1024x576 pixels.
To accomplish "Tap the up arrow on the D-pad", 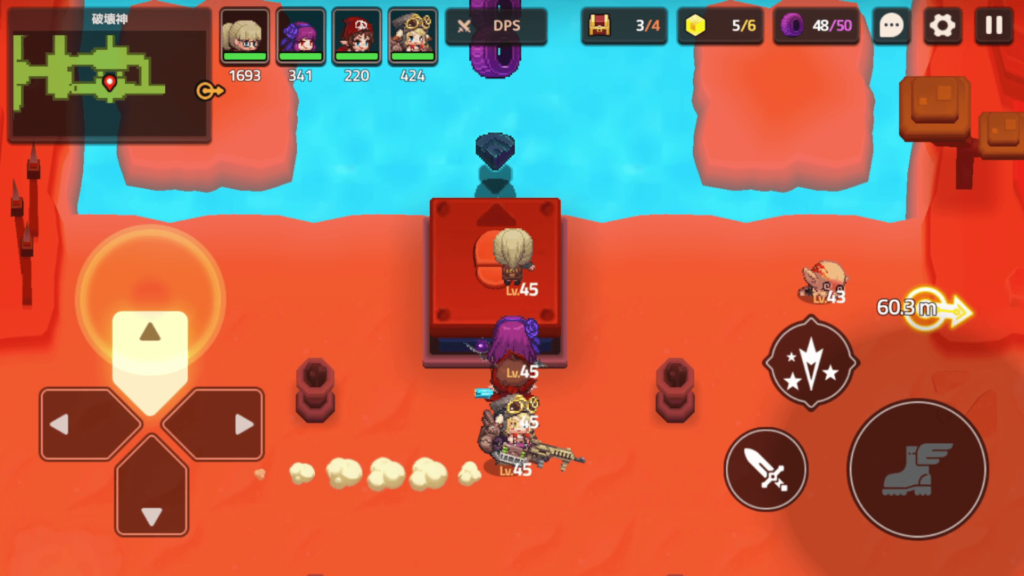I will click(150, 345).
